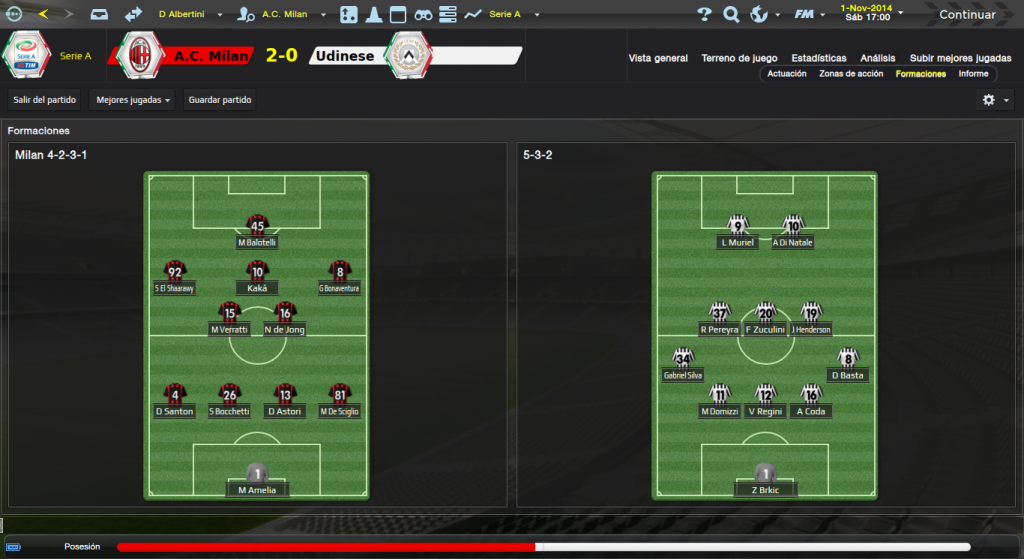
Task: Open the Mejores jugadas dropdown
Action: click(131, 100)
